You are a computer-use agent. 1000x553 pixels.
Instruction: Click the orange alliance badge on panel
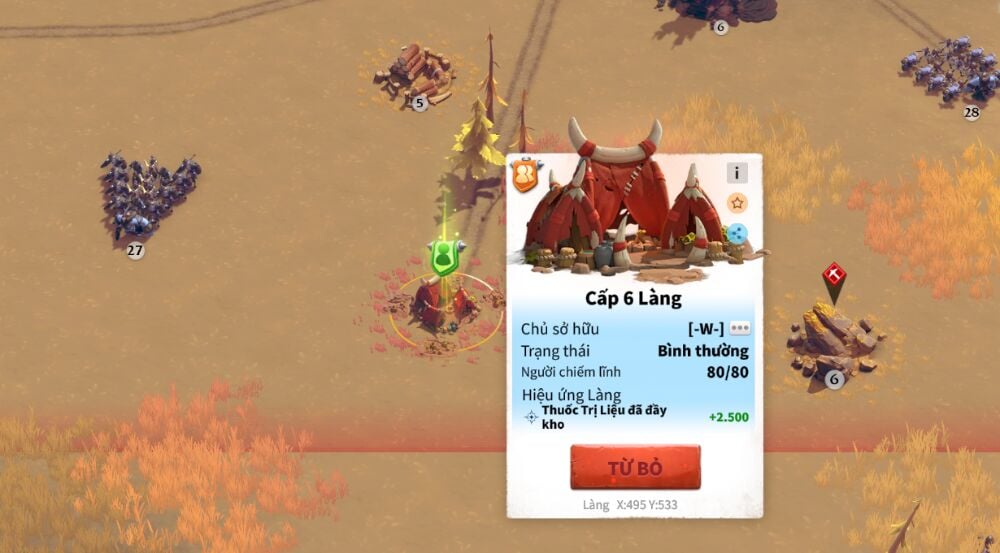click(525, 176)
